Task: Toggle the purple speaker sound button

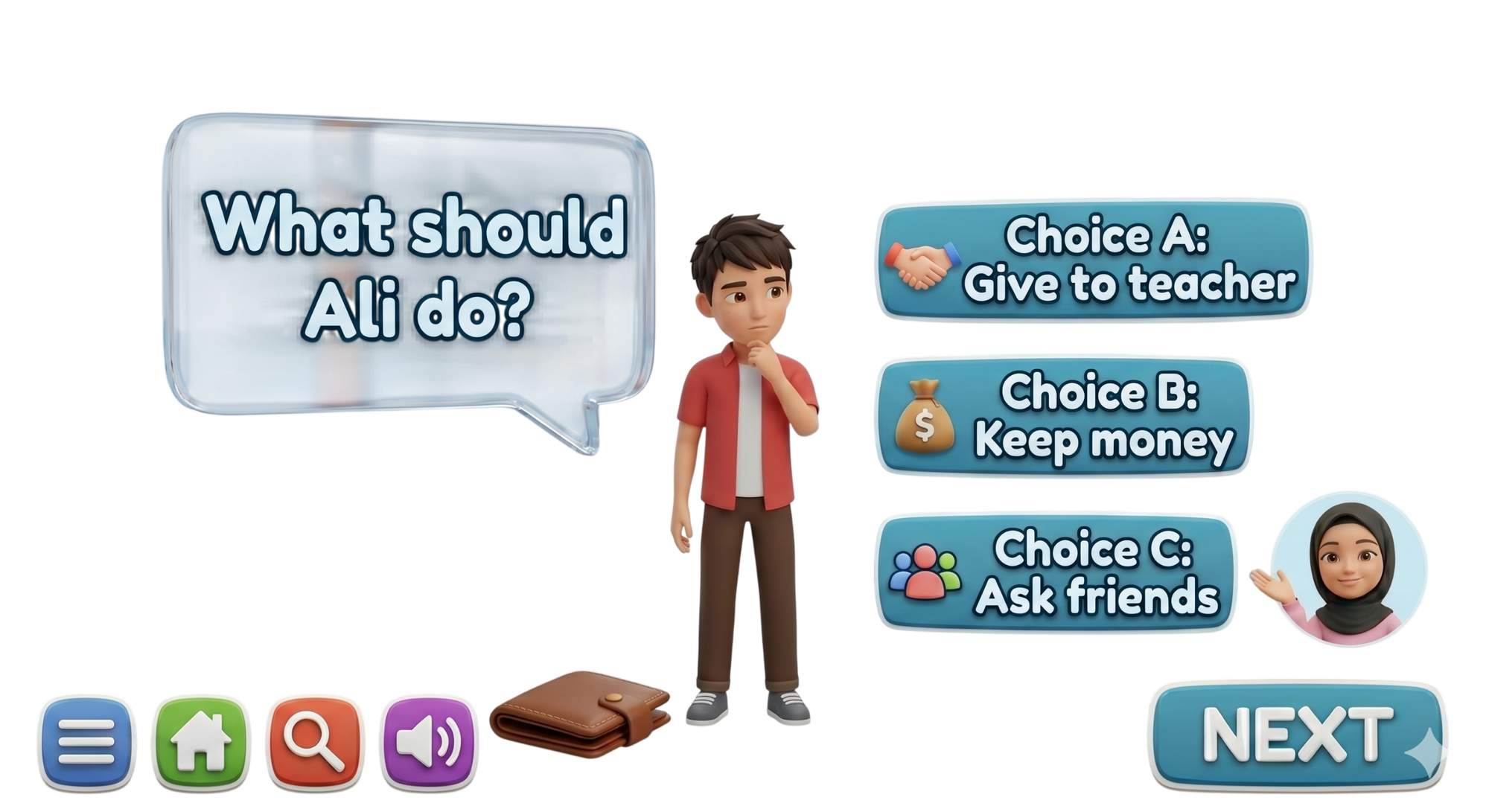Action: click(x=428, y=741)
